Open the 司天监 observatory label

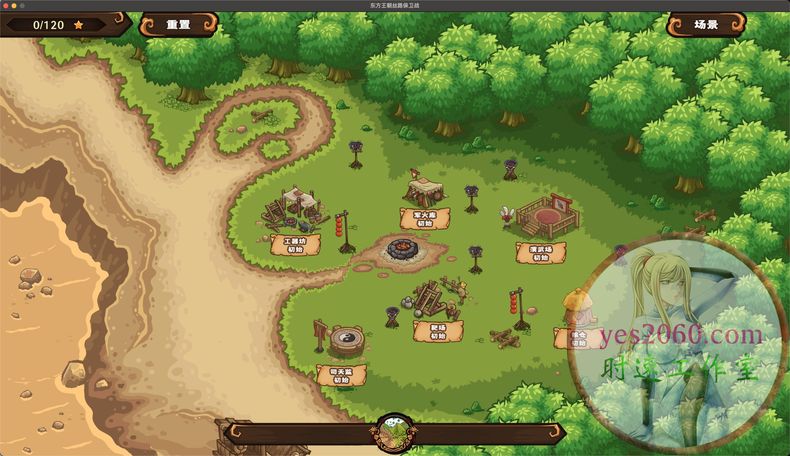(x=341, y=375)
